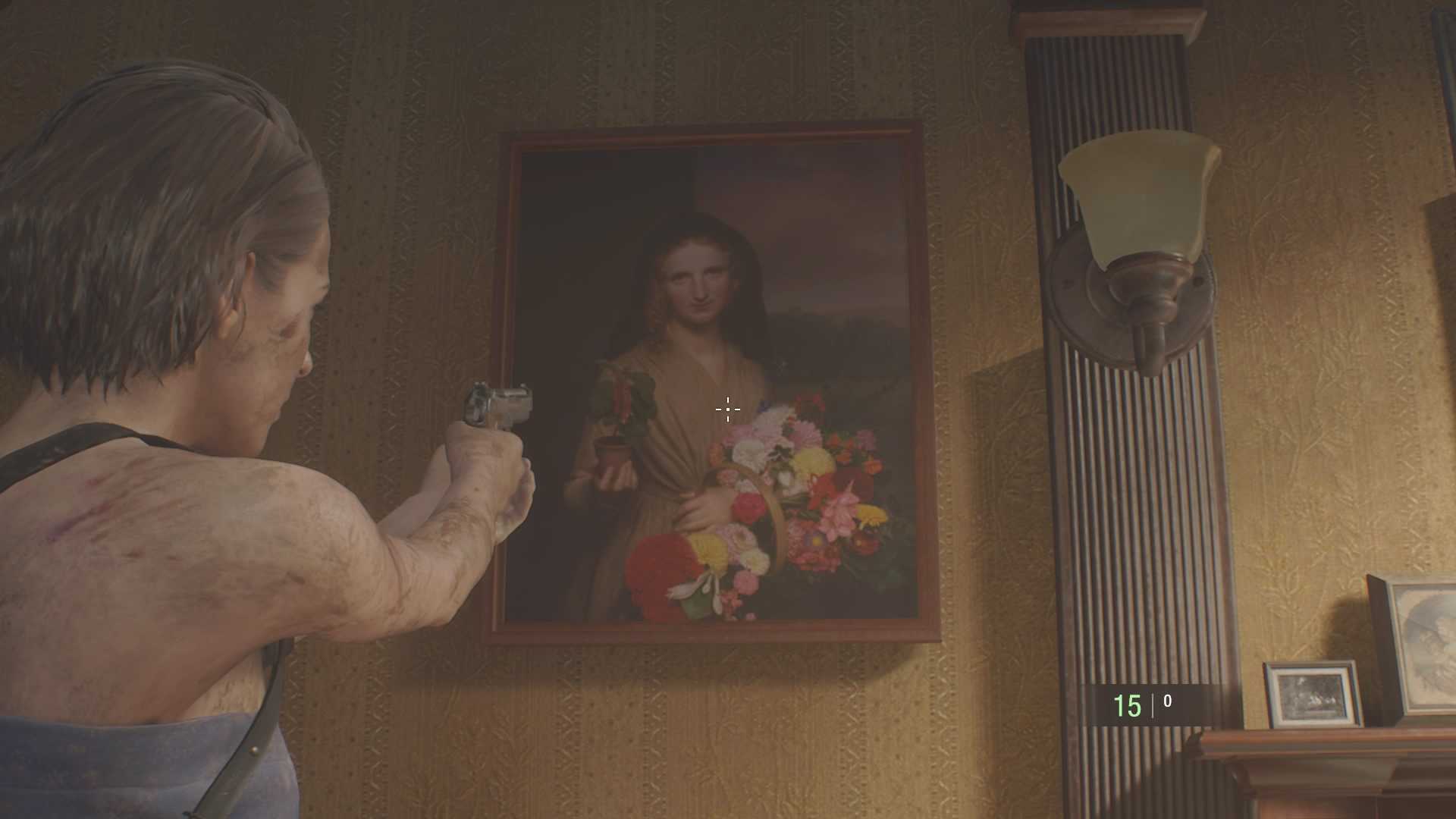Click the ammo counter HUD panel

coord(1145,702)
